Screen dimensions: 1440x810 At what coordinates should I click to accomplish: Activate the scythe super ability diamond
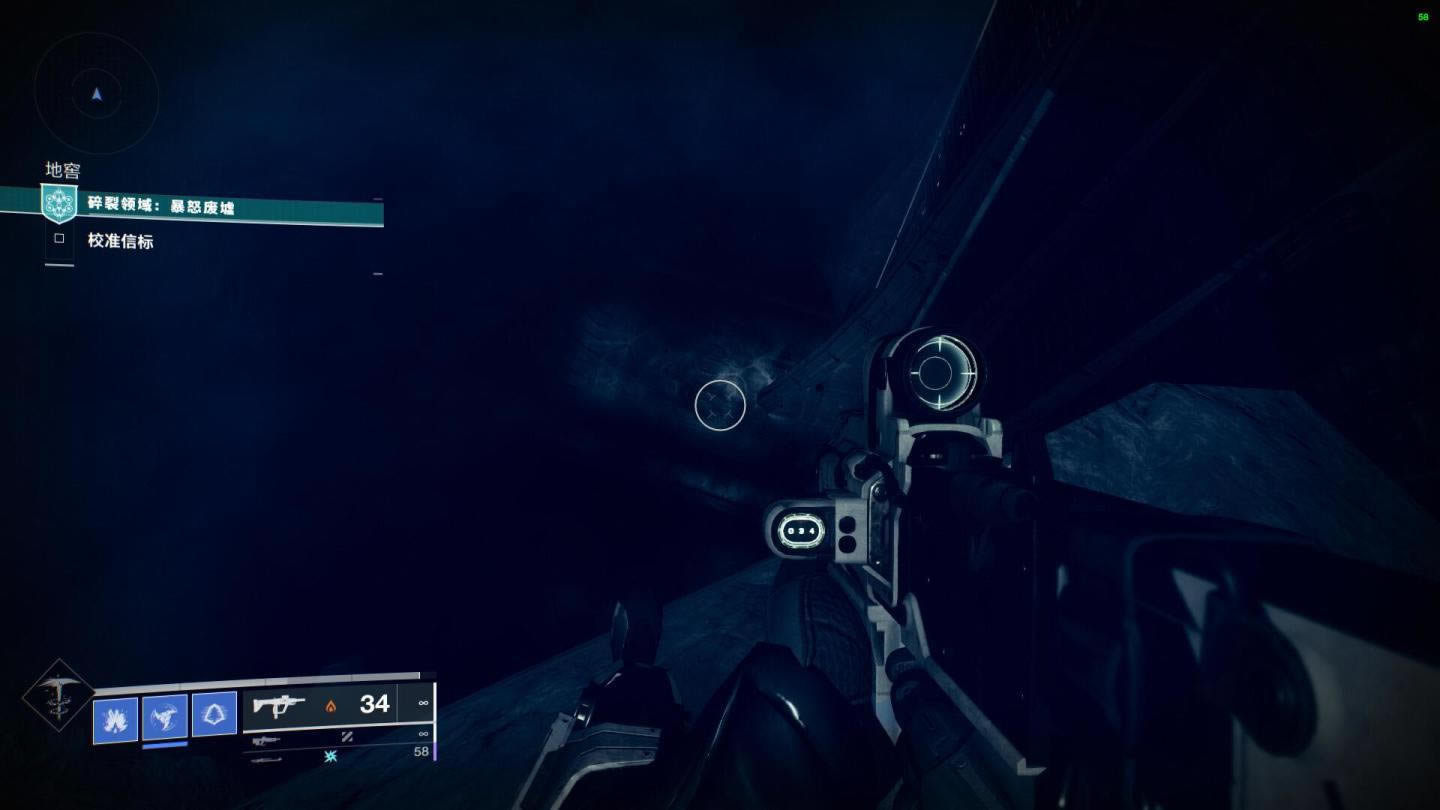tap(59, 695)
